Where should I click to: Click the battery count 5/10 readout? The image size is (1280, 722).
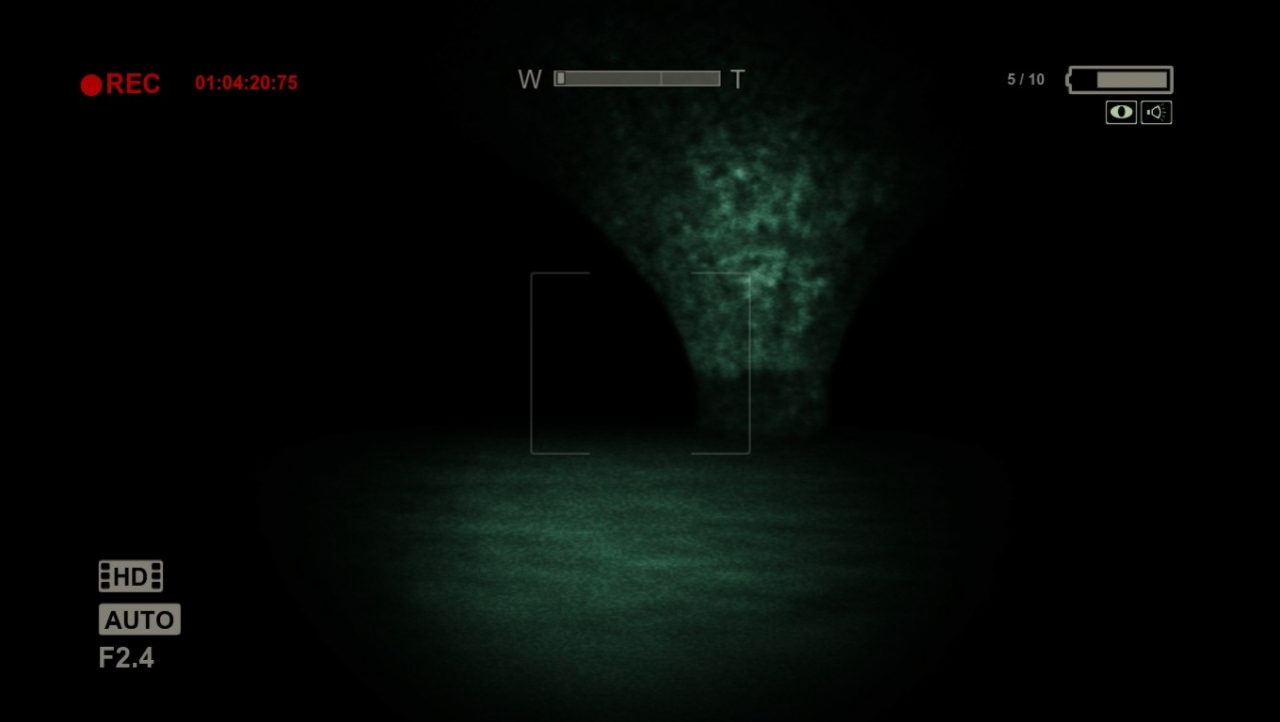pyautogui.click(x=1026, y=78)
